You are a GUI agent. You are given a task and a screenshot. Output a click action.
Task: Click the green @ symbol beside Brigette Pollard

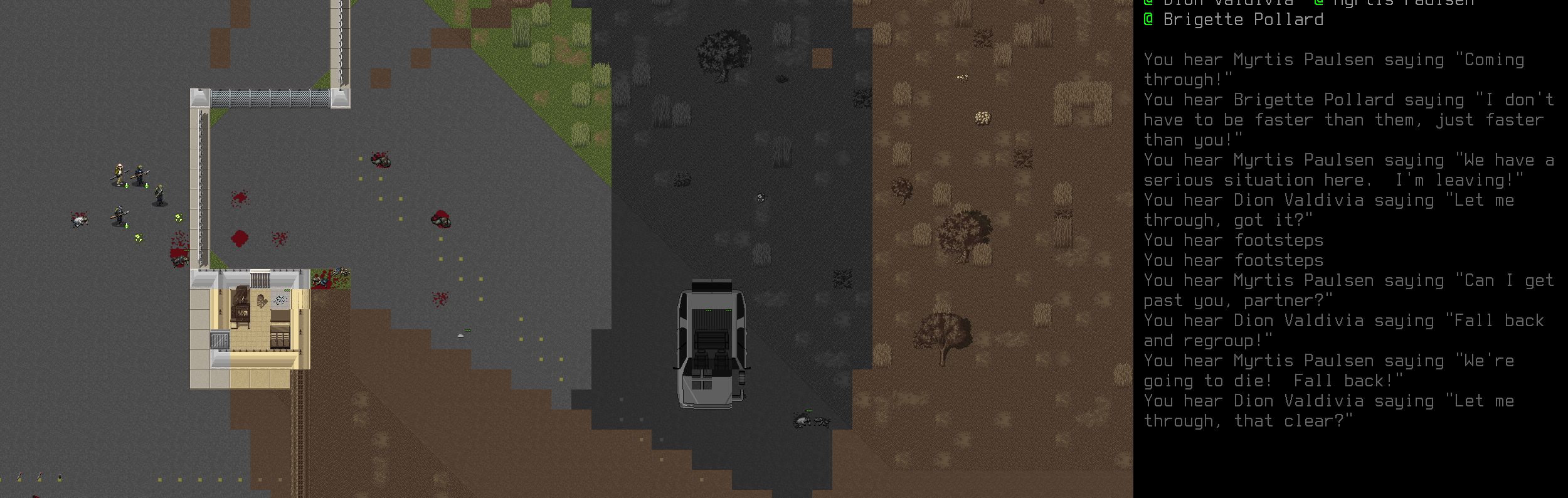1149,19
